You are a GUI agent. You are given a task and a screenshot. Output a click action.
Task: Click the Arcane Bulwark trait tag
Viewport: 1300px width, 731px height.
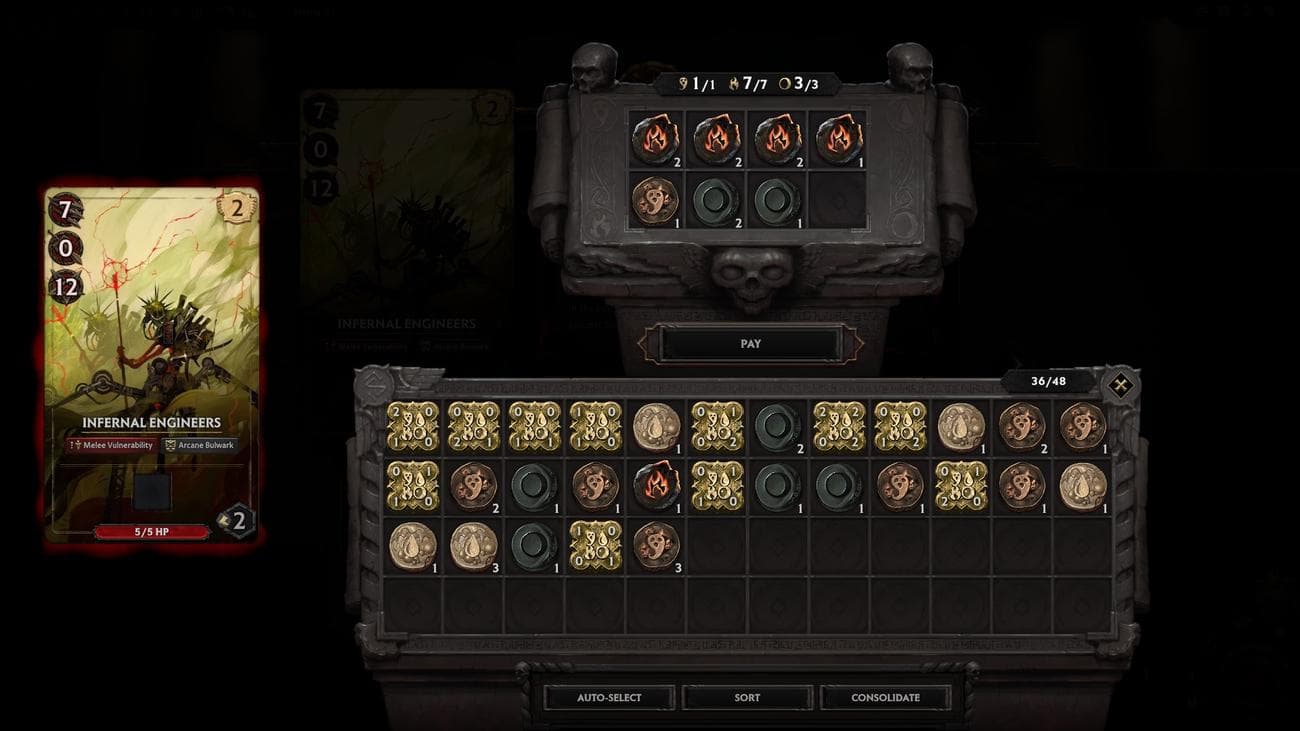[199, 445]
